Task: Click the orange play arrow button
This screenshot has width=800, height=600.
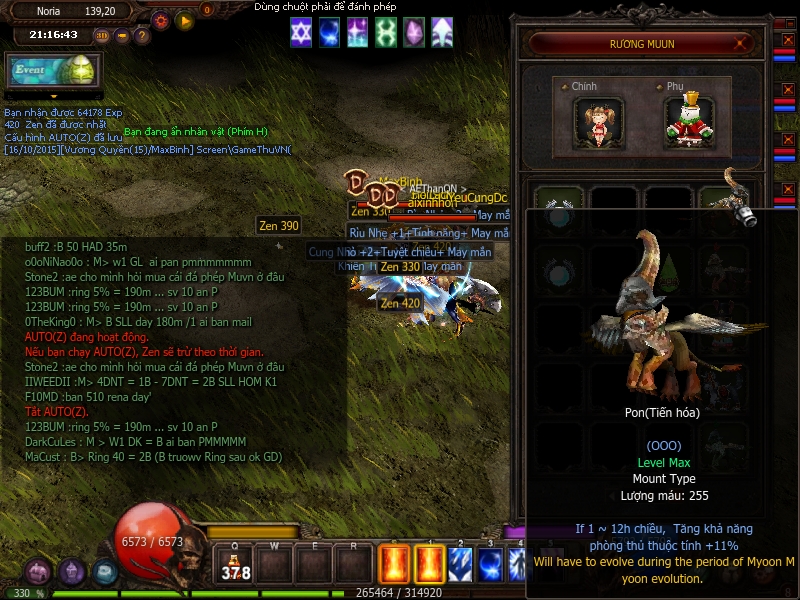Action: (184, 20)
